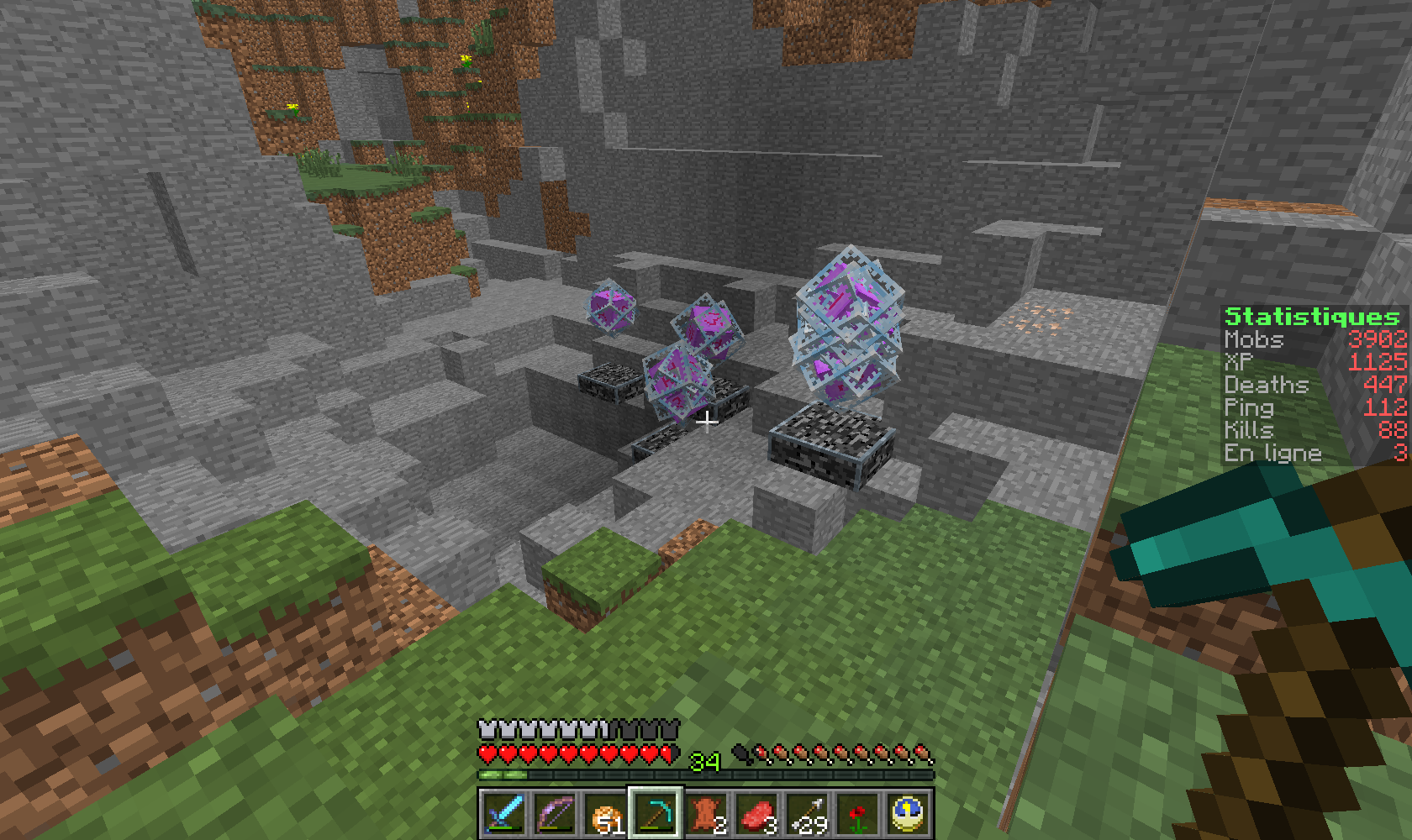Choose the arrows stack of 29

[x=807, y=813]
